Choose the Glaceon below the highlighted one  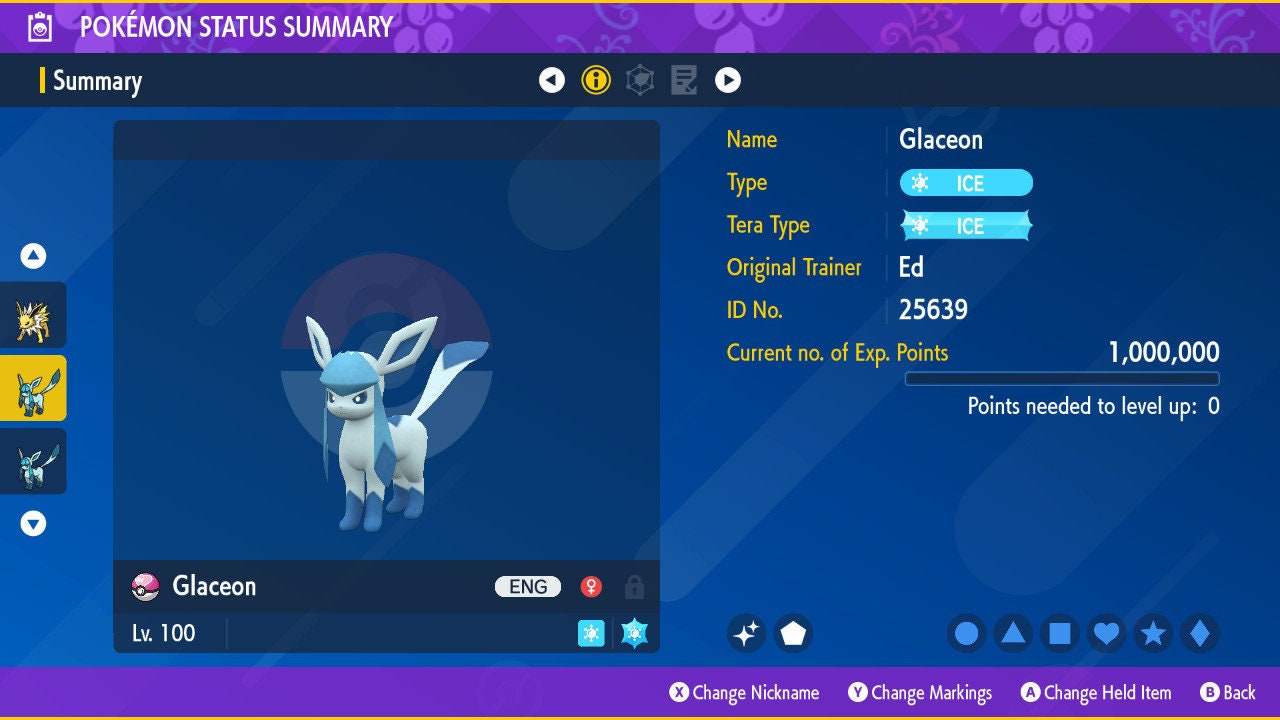click(x=33, y=461)
